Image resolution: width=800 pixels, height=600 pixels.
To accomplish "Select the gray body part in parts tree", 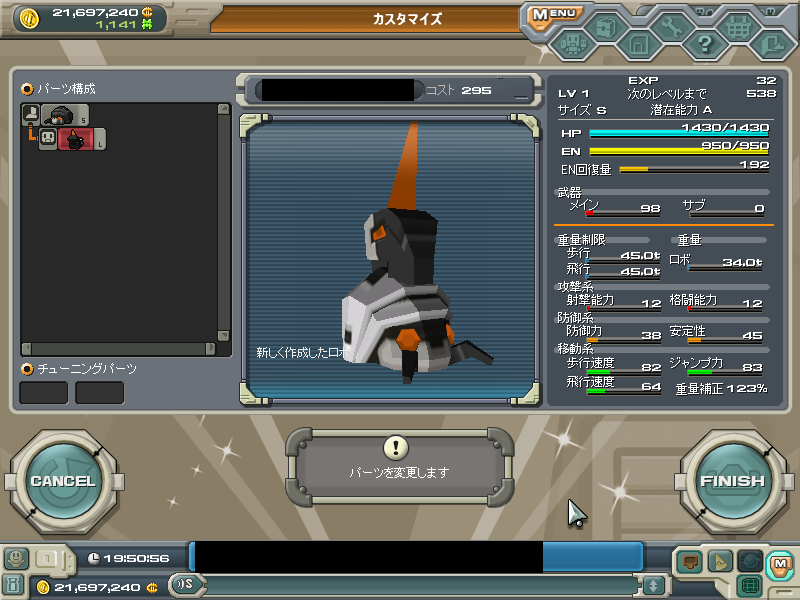I will 64,115.
